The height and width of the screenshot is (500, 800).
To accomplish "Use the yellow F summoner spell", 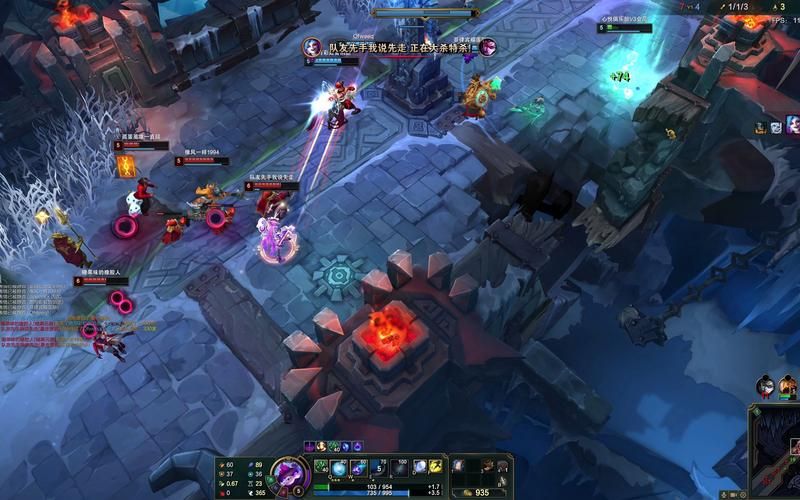I will point(436,467).
